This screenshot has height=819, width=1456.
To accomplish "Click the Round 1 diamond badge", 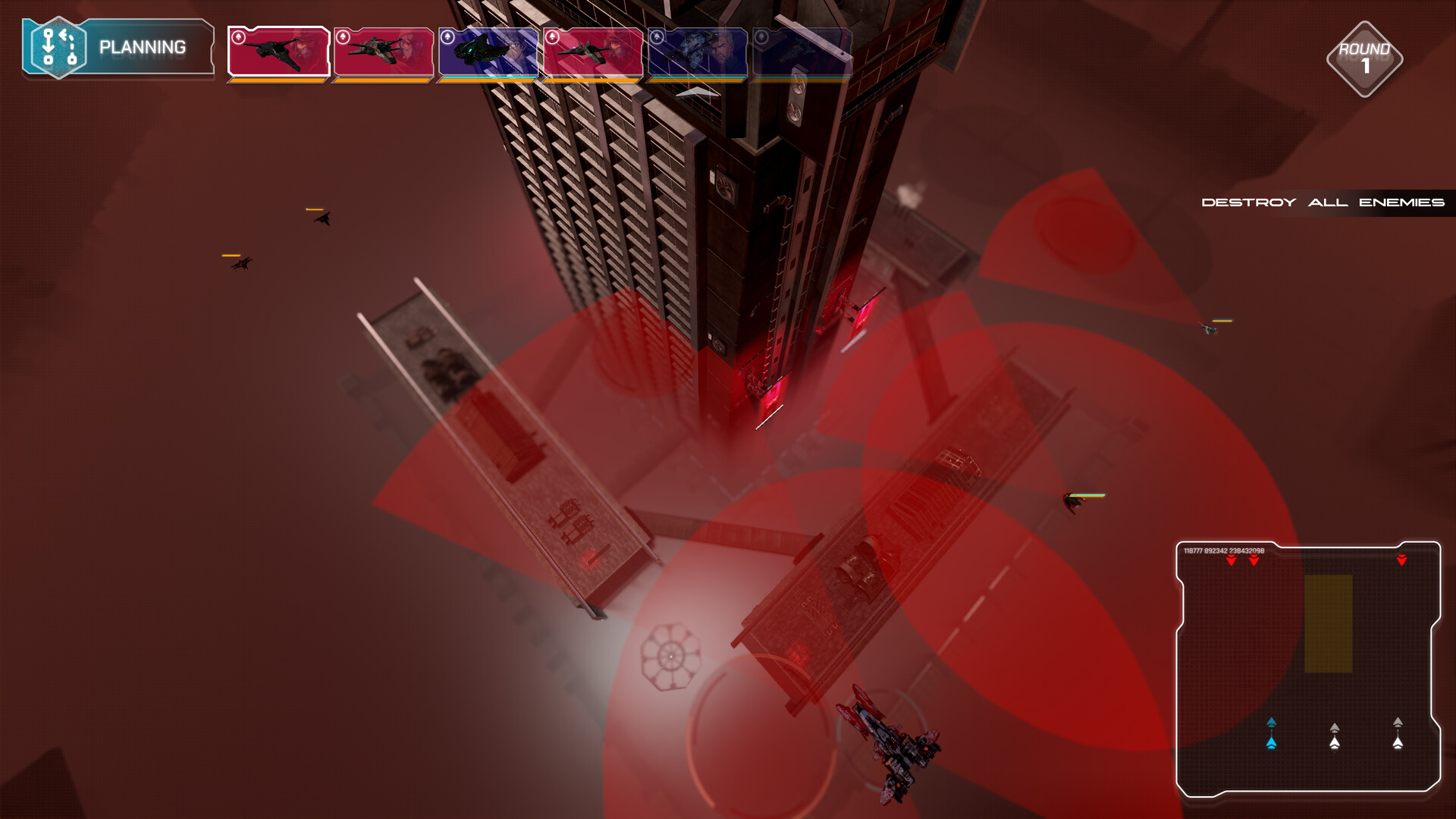I will point(1365,58).
